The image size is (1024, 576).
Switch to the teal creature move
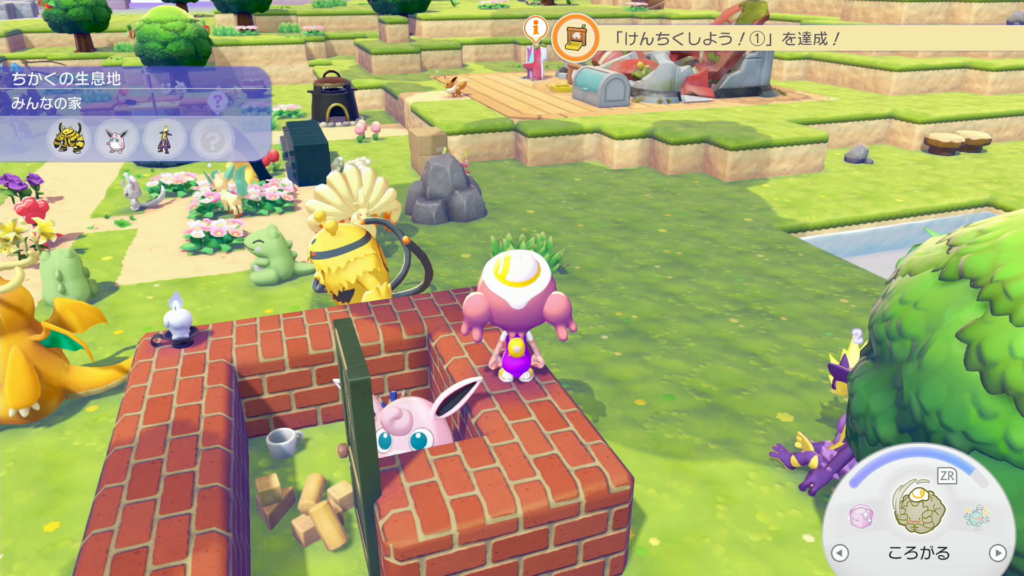pos(975,515)
